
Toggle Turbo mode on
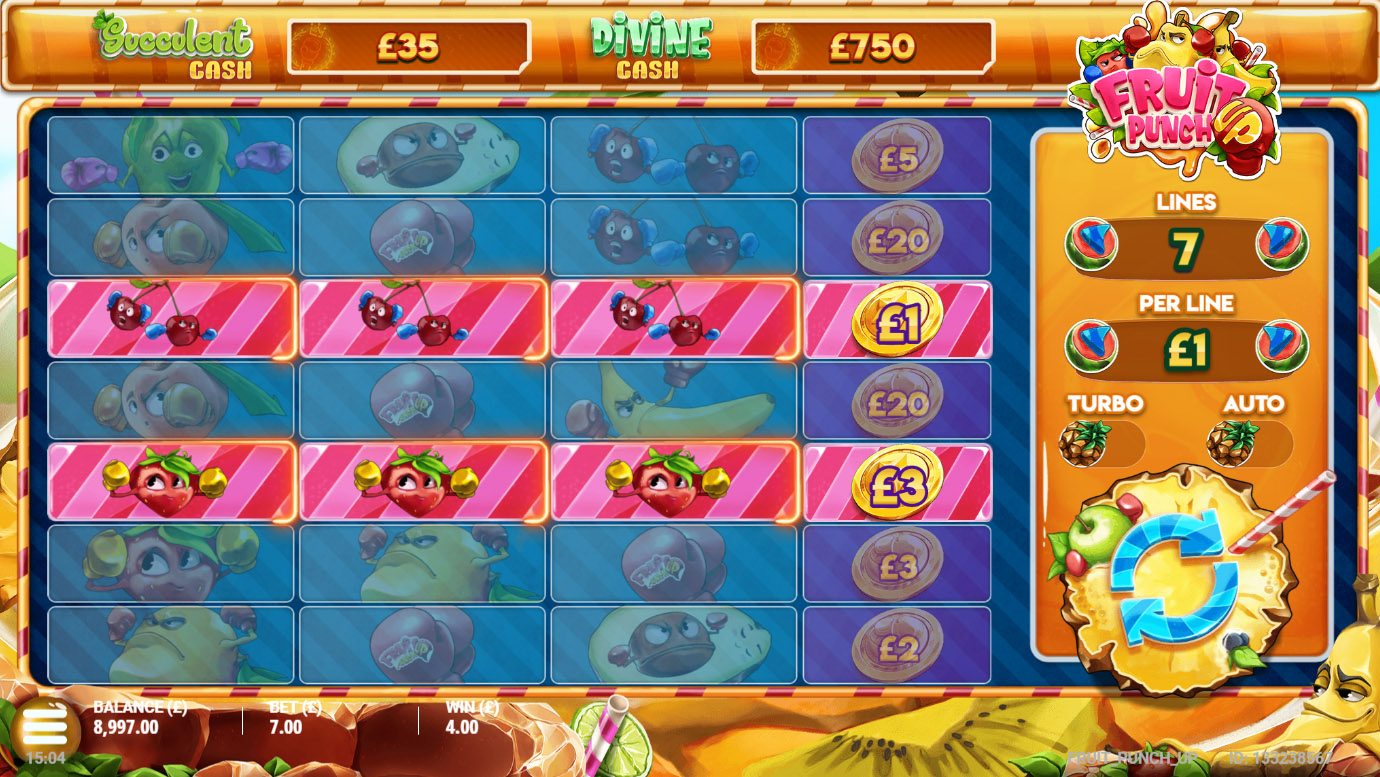1102,443
